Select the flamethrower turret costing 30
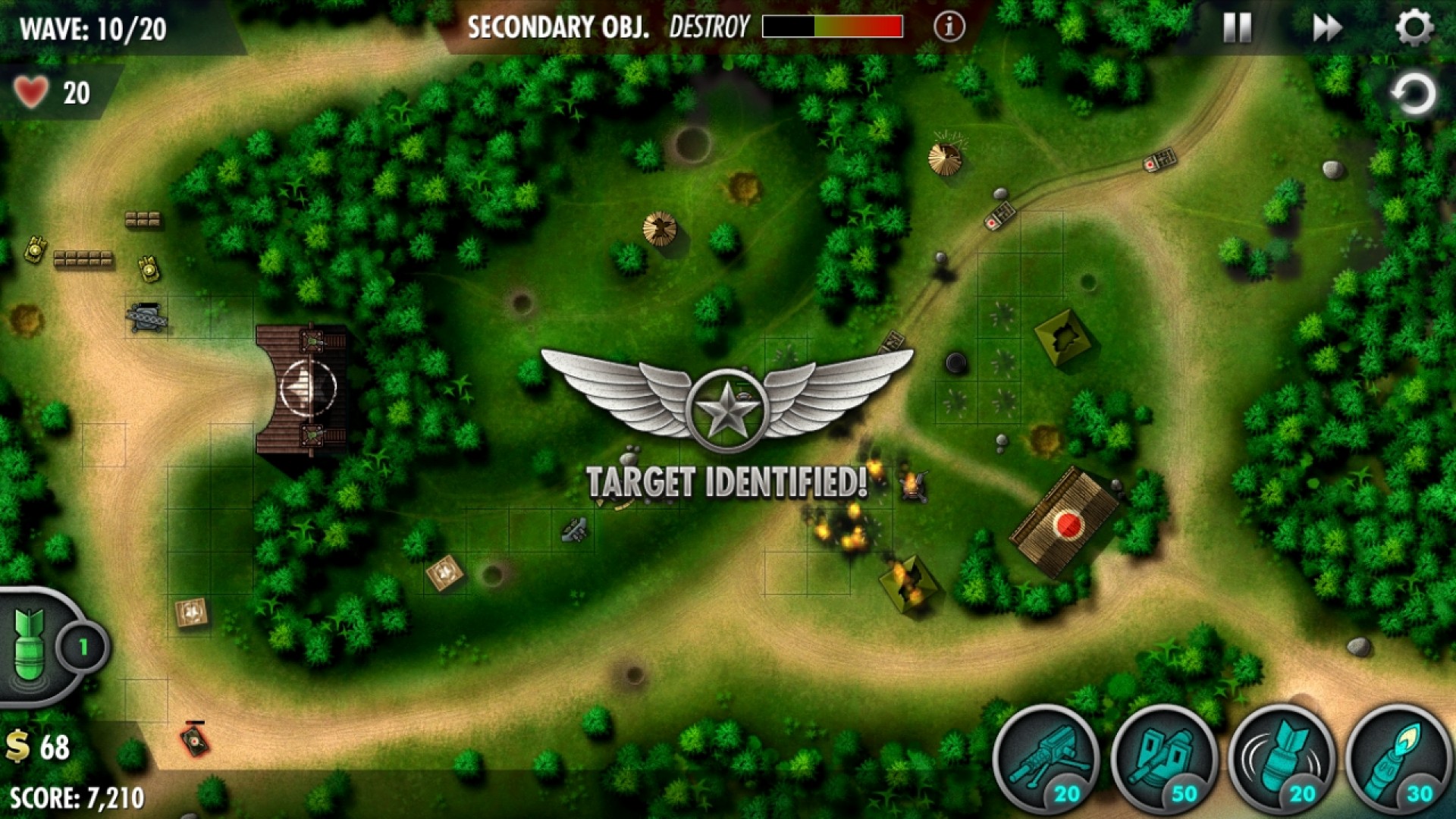Image resolution: width=1456 pixels, height=819 pixels. 1398,758
